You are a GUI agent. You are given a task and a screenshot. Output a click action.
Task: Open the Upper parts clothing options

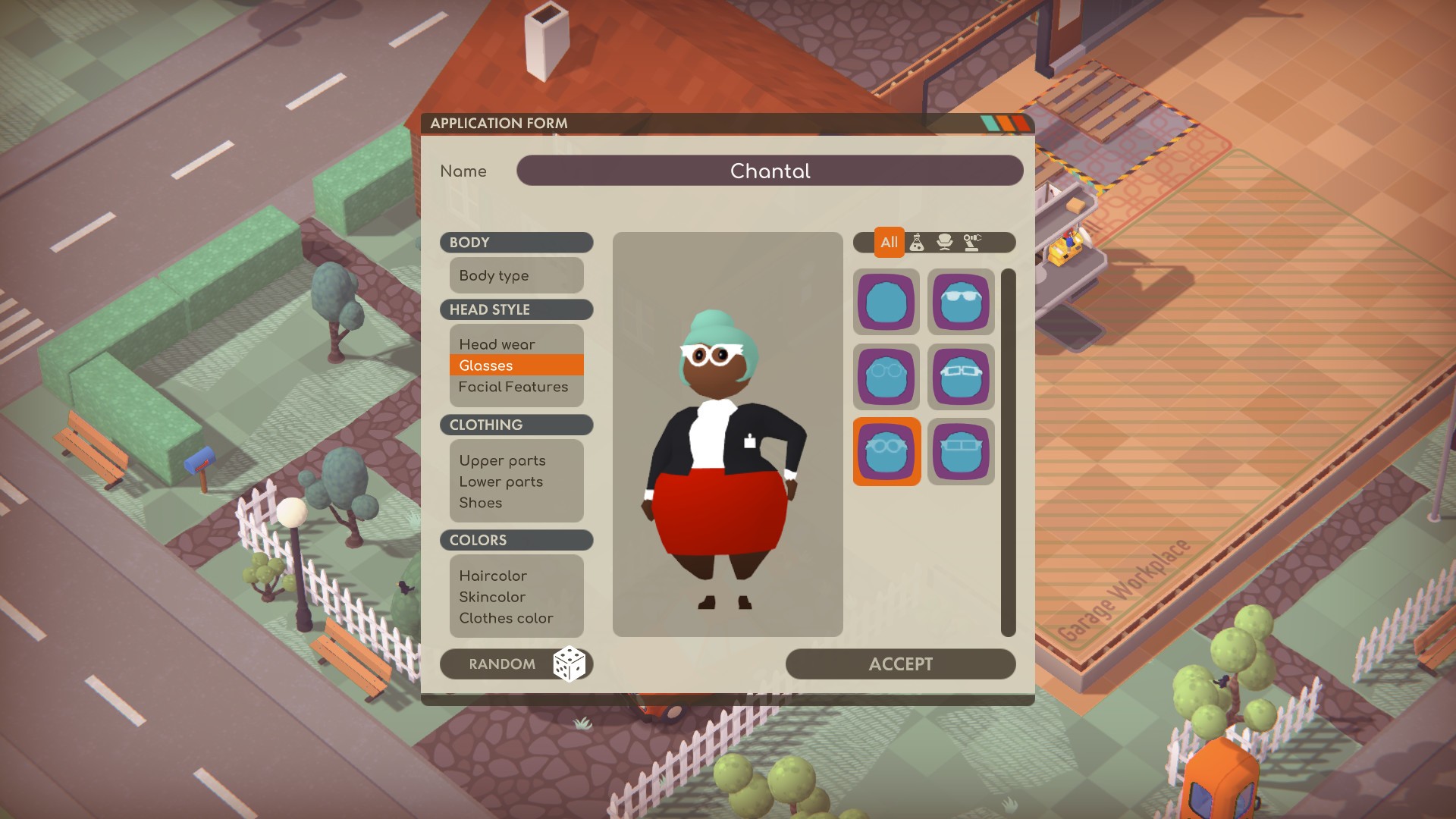501,460
